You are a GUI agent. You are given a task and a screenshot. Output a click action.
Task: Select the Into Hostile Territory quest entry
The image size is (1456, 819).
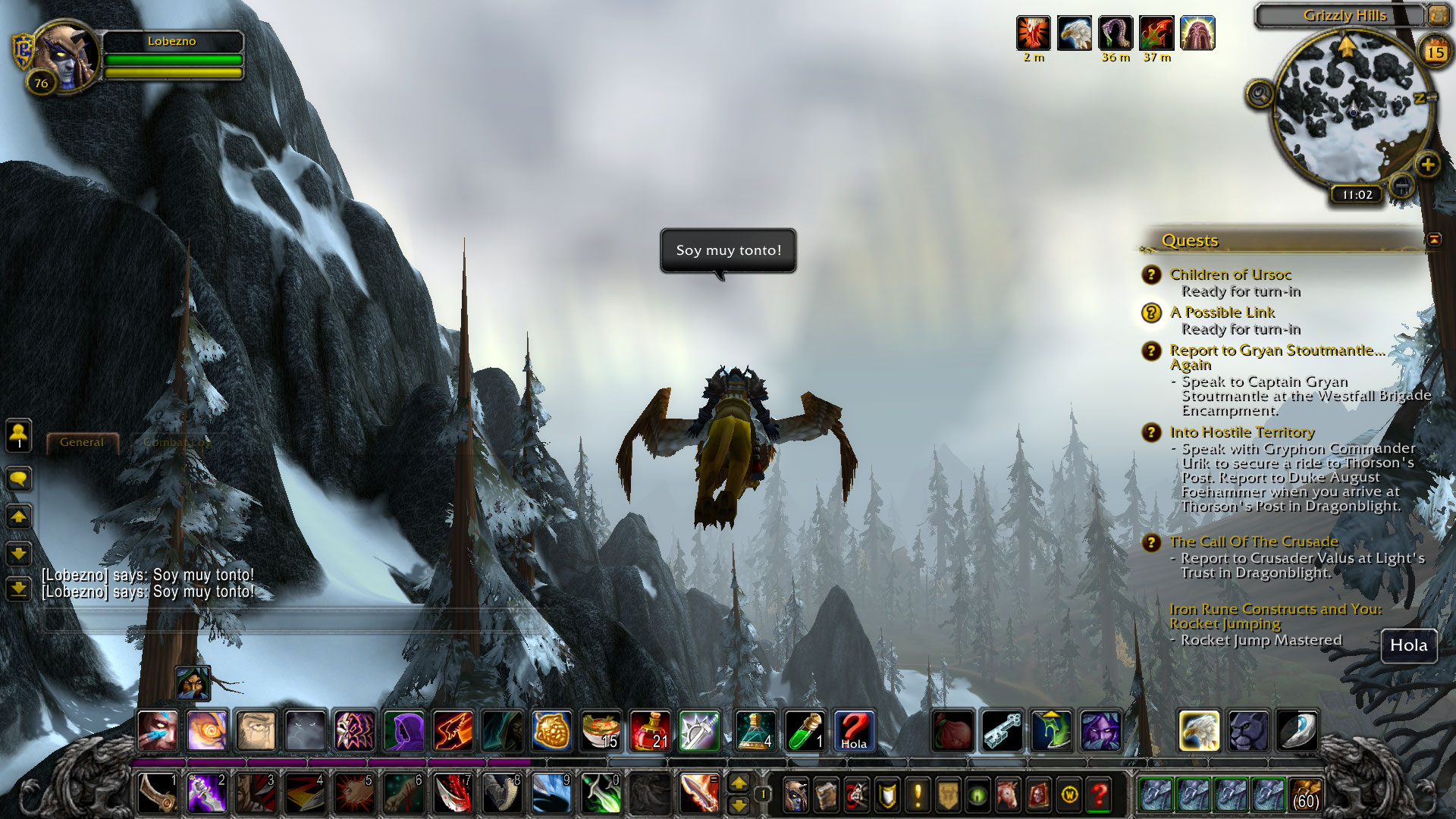point(1241,432)
